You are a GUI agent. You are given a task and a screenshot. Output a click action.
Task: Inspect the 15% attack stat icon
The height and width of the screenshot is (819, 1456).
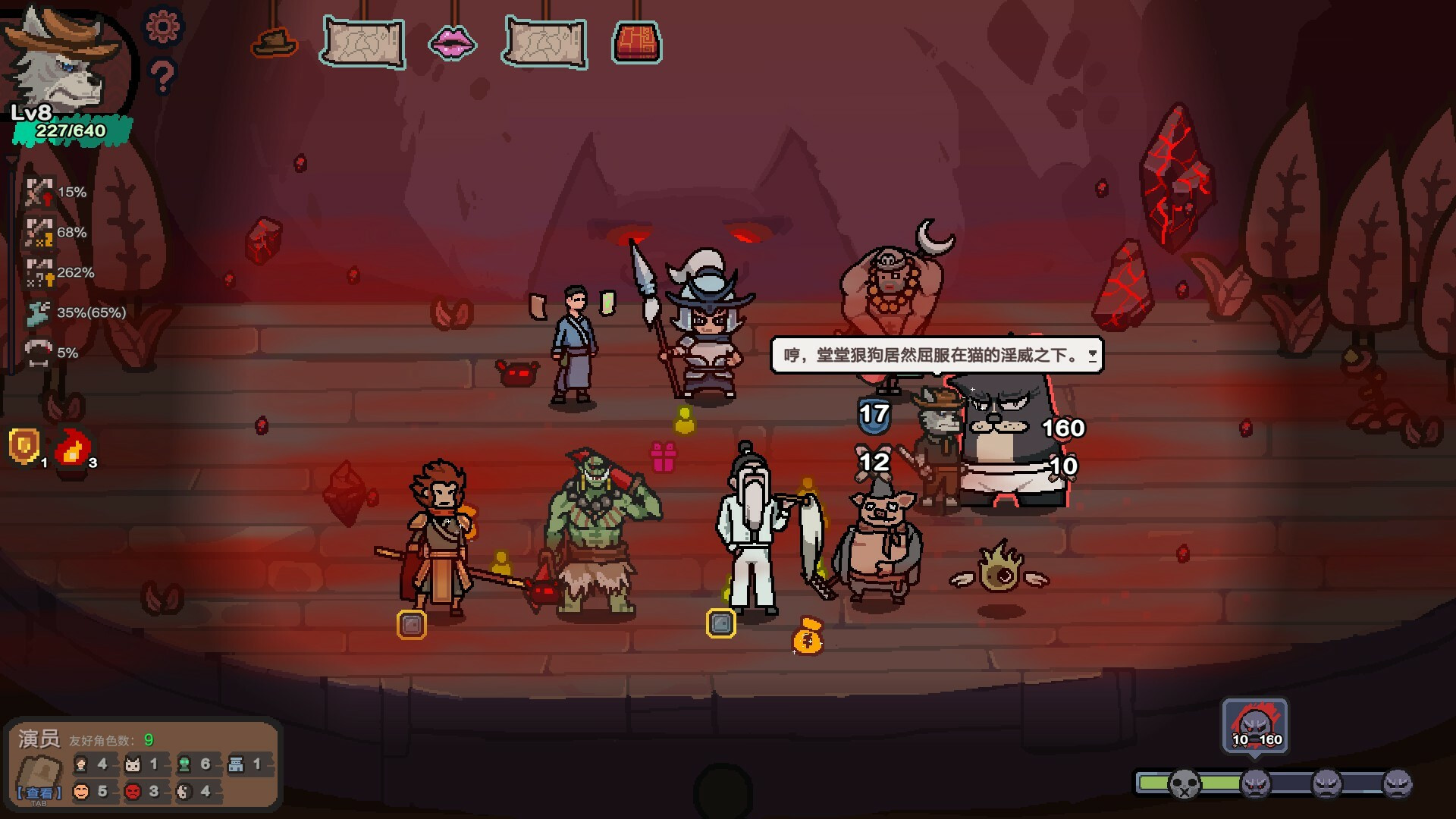39,193
